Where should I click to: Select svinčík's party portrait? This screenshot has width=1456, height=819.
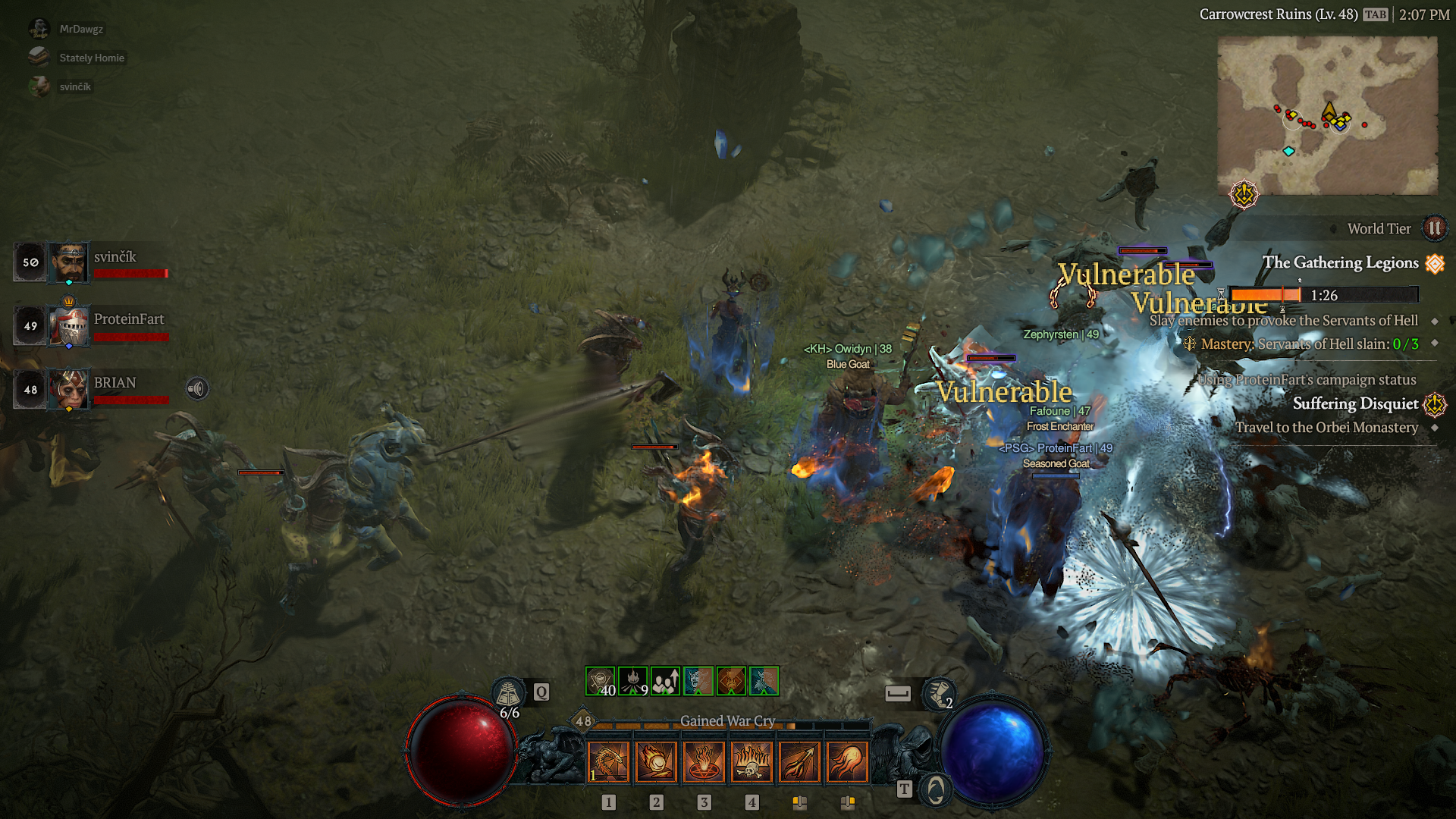coord(69,262)
